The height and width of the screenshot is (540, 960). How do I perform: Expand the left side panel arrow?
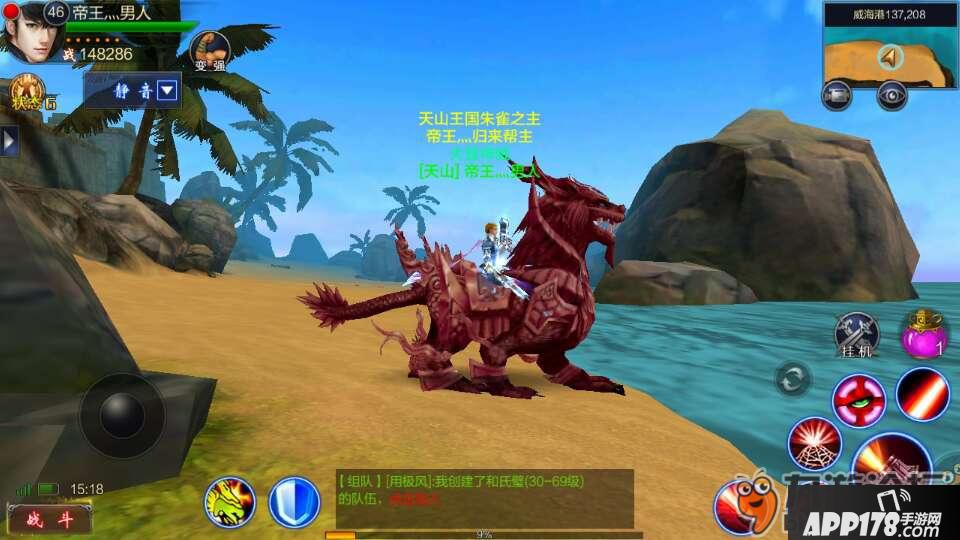click(9, 140)
